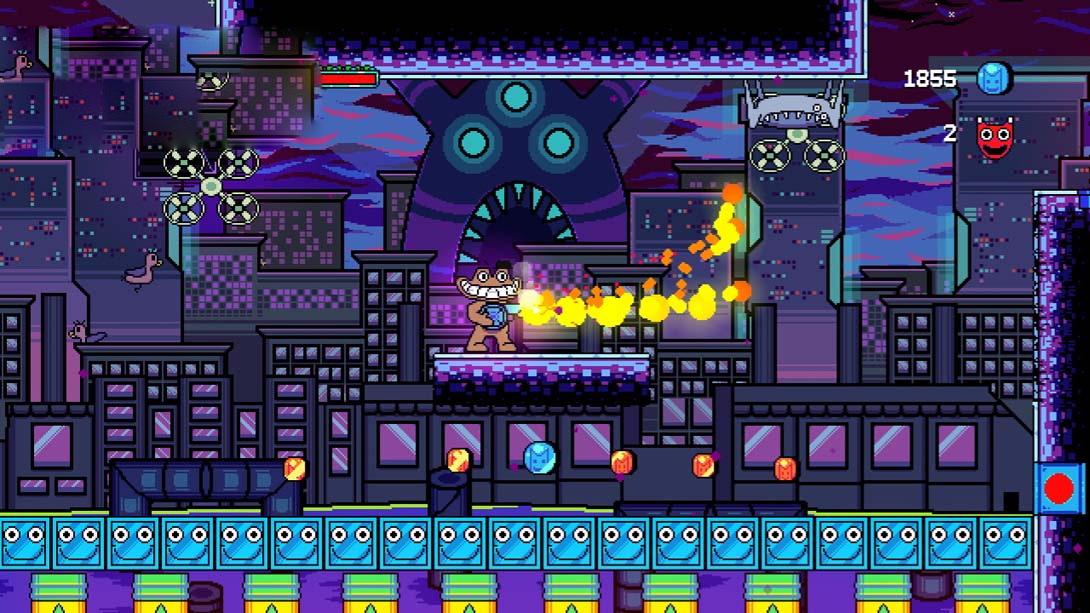Click the blue gem currency icon

tap(994, 78)
